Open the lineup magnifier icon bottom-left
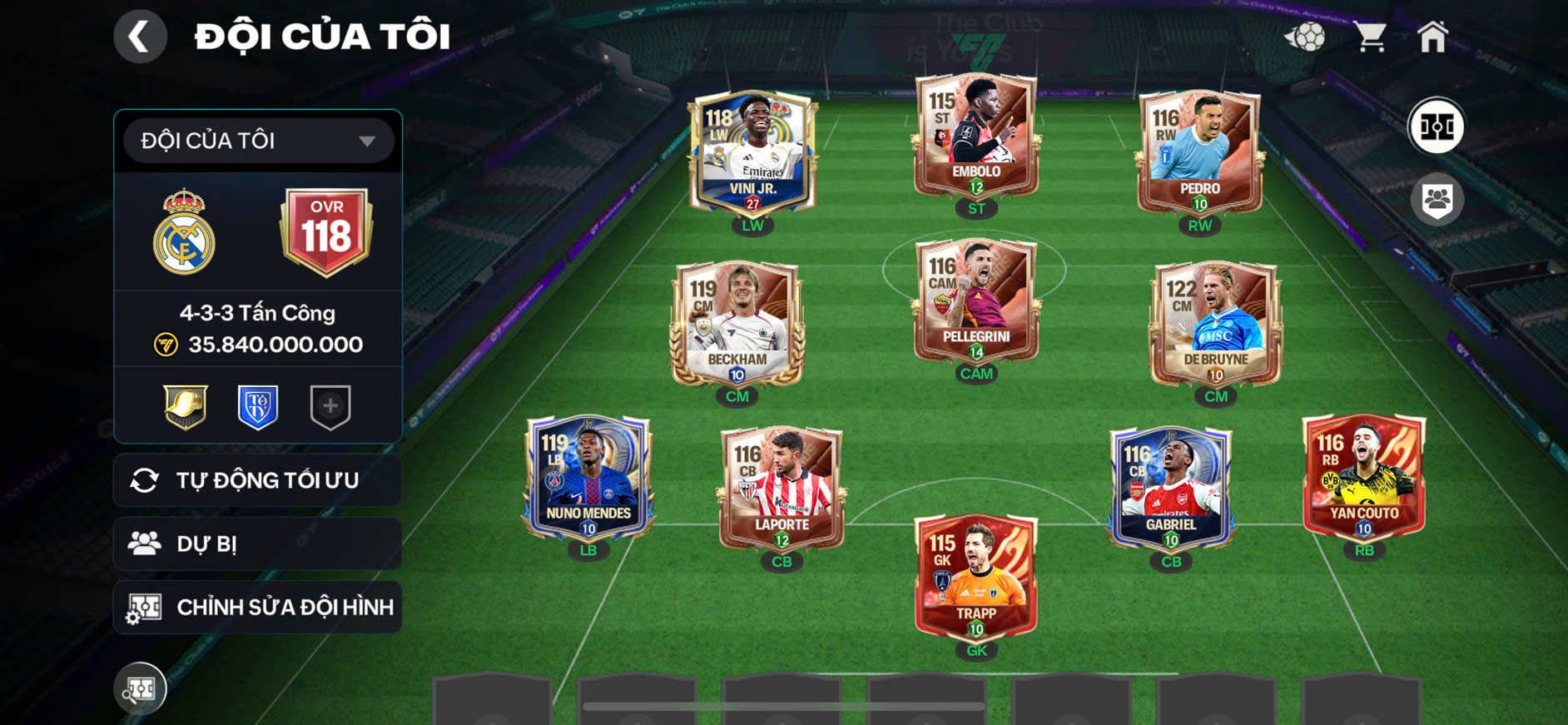Viewport: 1568px width, 725px height. point(140,688)
